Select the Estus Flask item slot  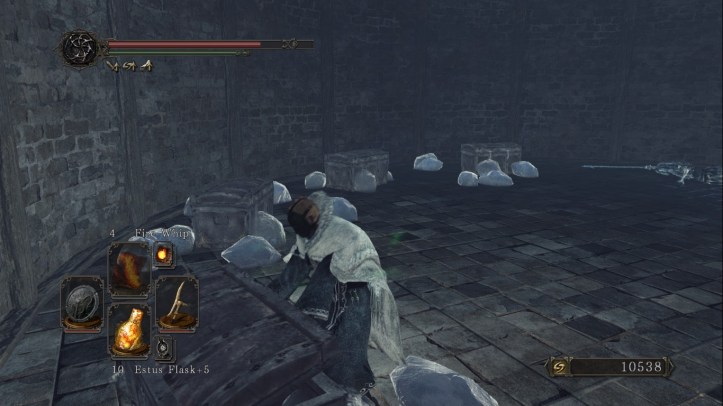129,329
